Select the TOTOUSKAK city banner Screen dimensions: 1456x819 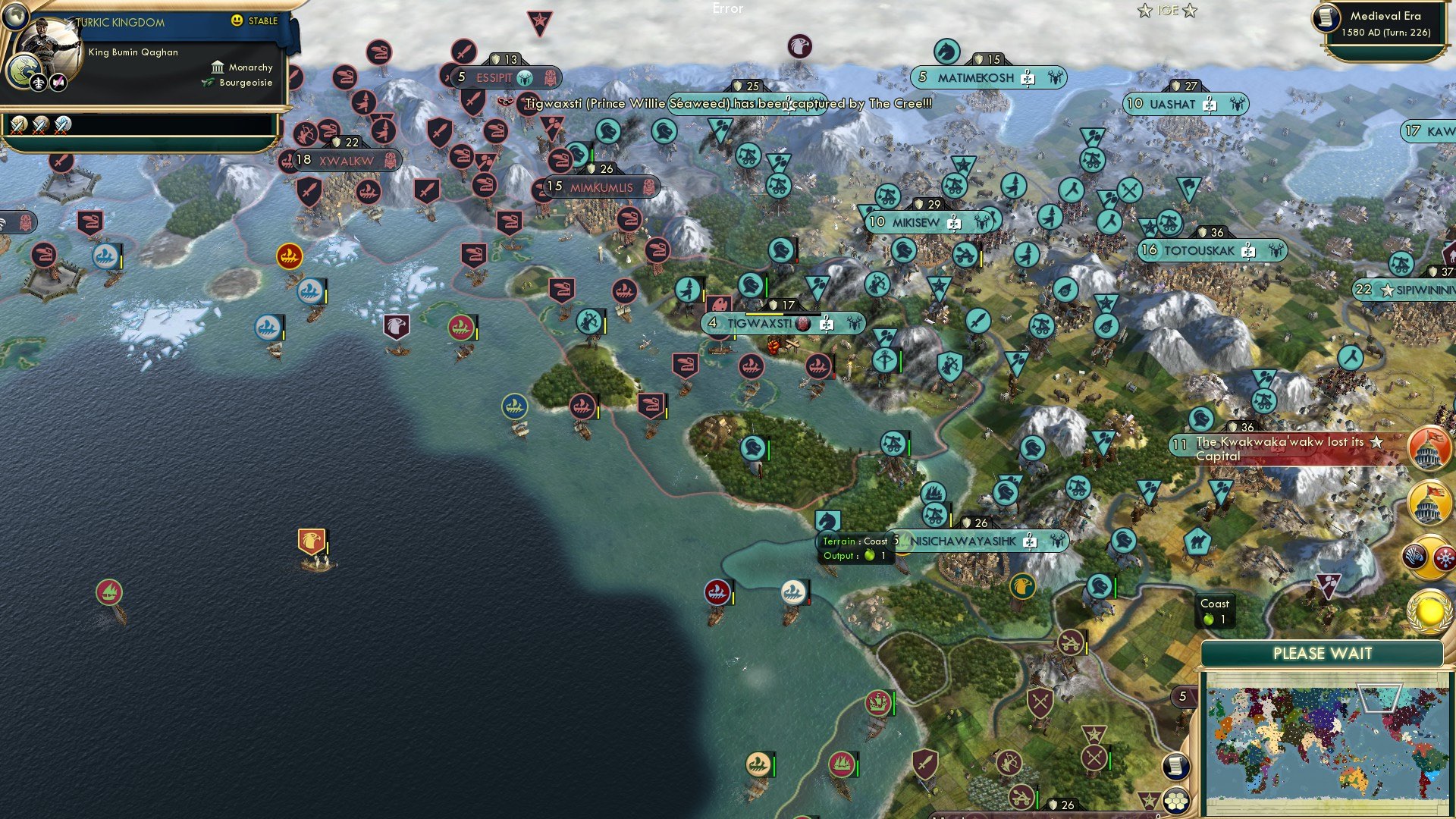[x=1212, y=252]
